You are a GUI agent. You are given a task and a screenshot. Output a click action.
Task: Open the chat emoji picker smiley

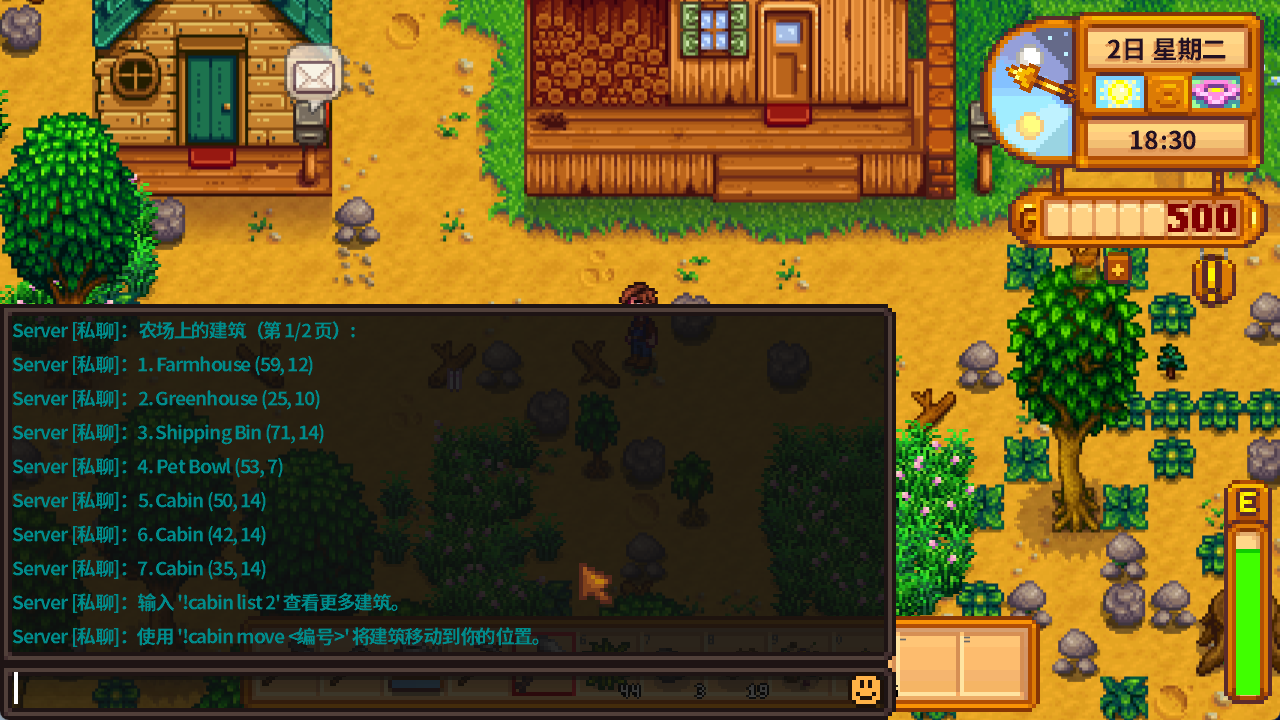(x=865, y=689)
